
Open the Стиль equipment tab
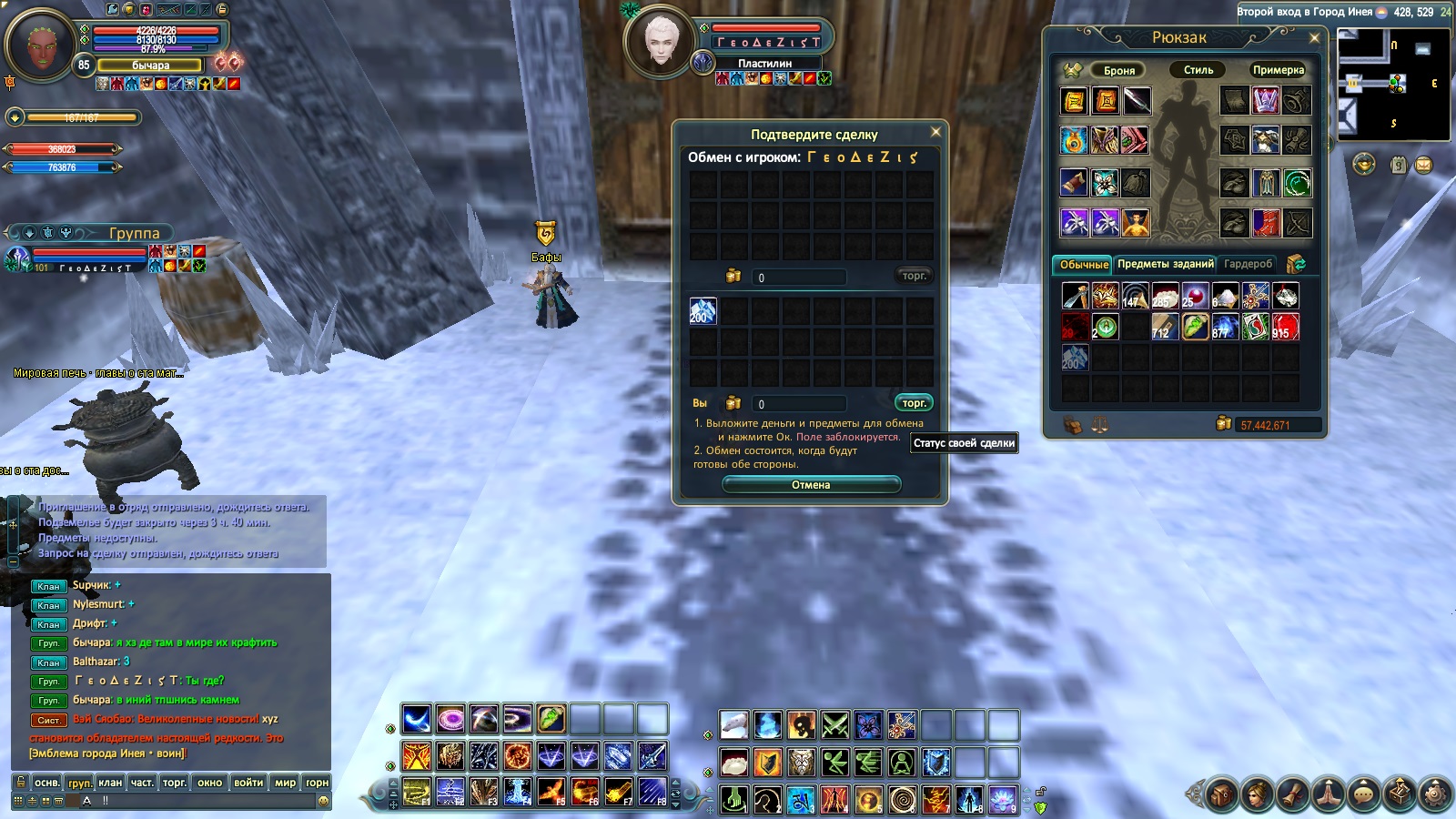[1198, 70]
